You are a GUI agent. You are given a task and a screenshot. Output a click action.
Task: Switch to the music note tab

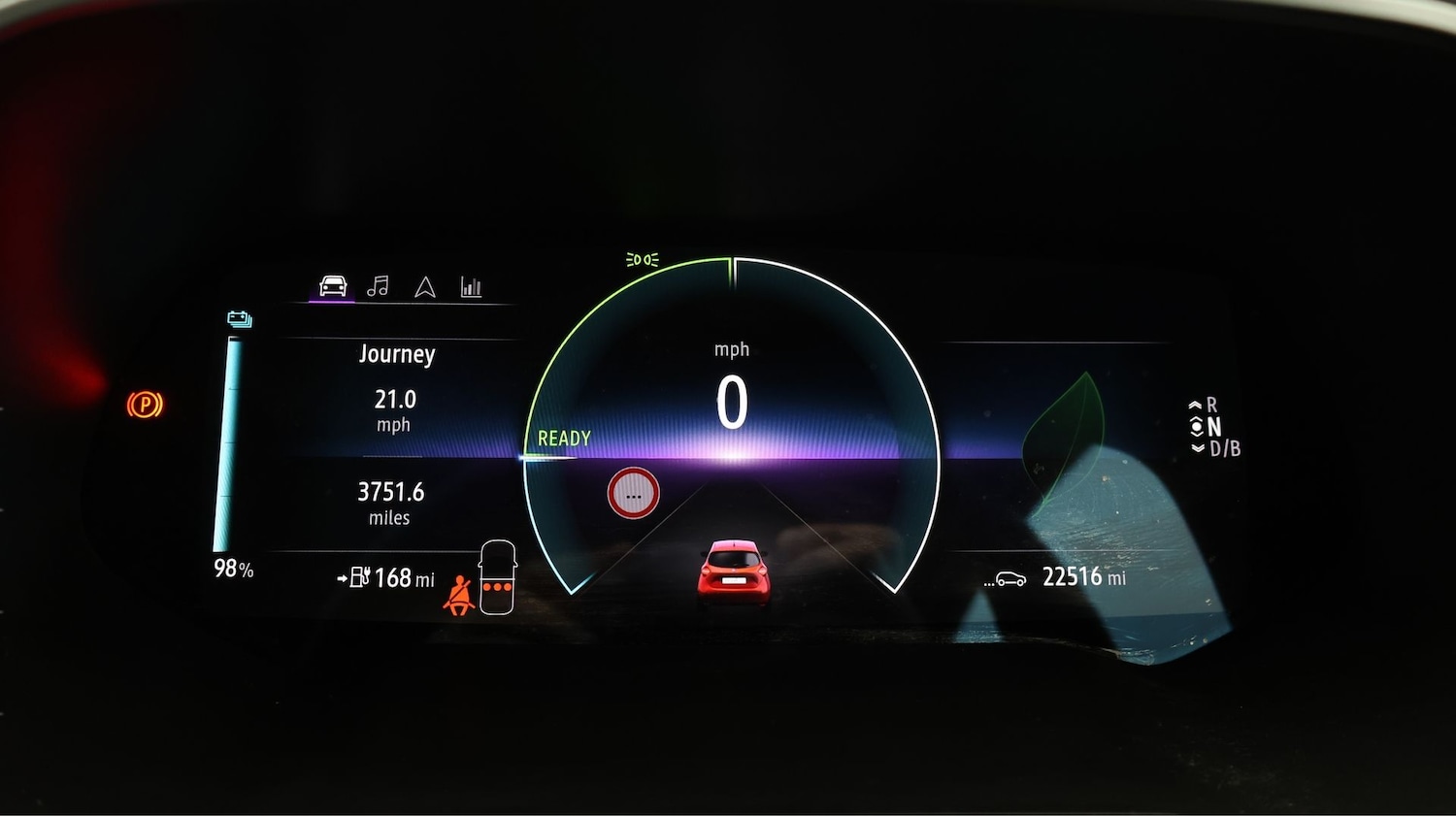coord(378,286)
